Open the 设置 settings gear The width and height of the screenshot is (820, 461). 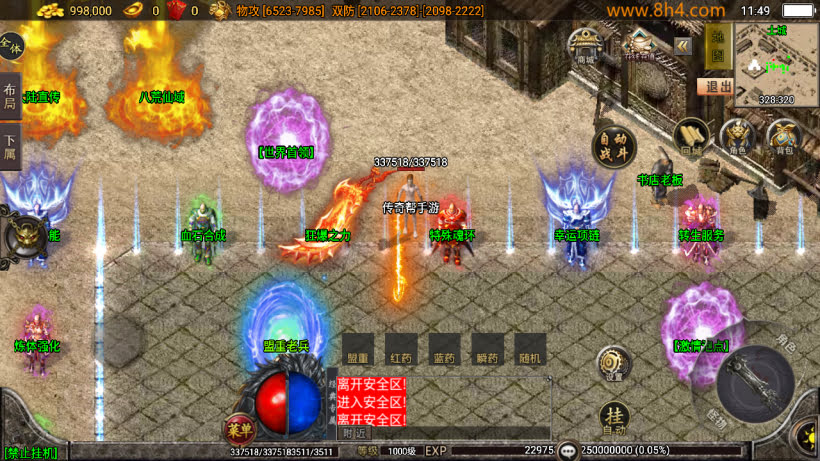tap(613, 364)
